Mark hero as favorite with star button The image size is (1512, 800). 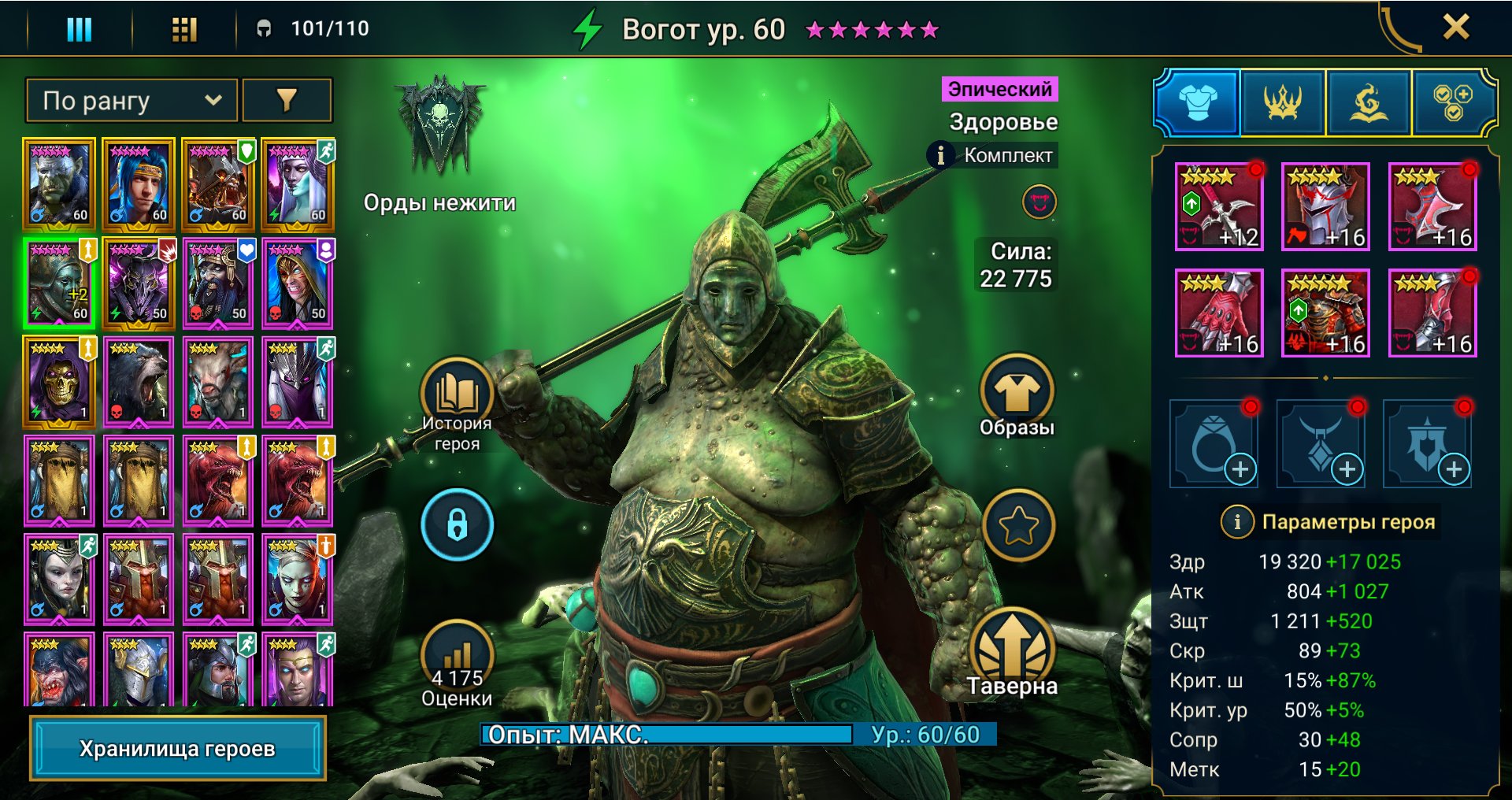pyautogui.click(x=1018, y=525)
